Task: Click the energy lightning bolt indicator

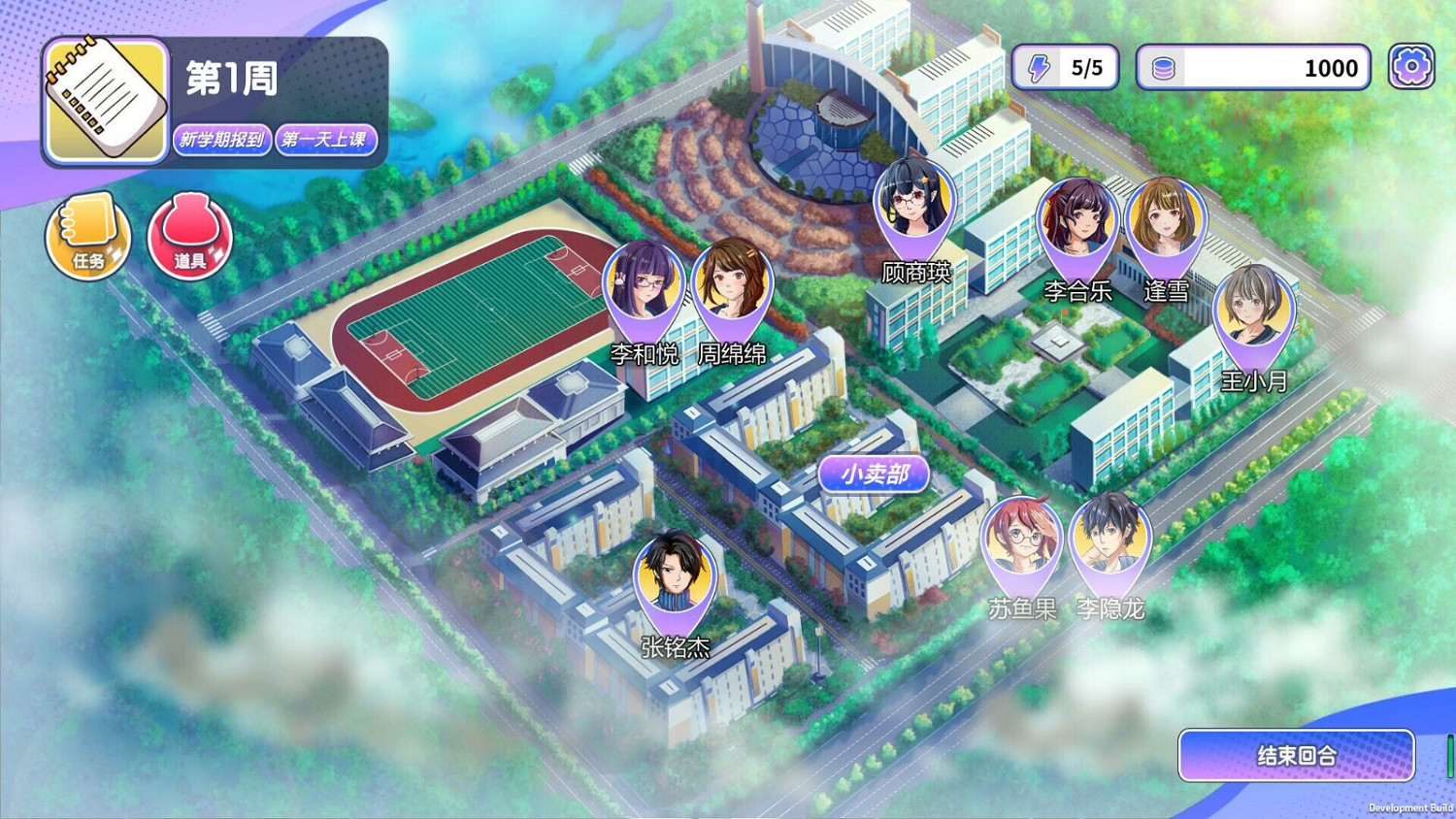Action: pyautogui.click(x=1042, y=66)
